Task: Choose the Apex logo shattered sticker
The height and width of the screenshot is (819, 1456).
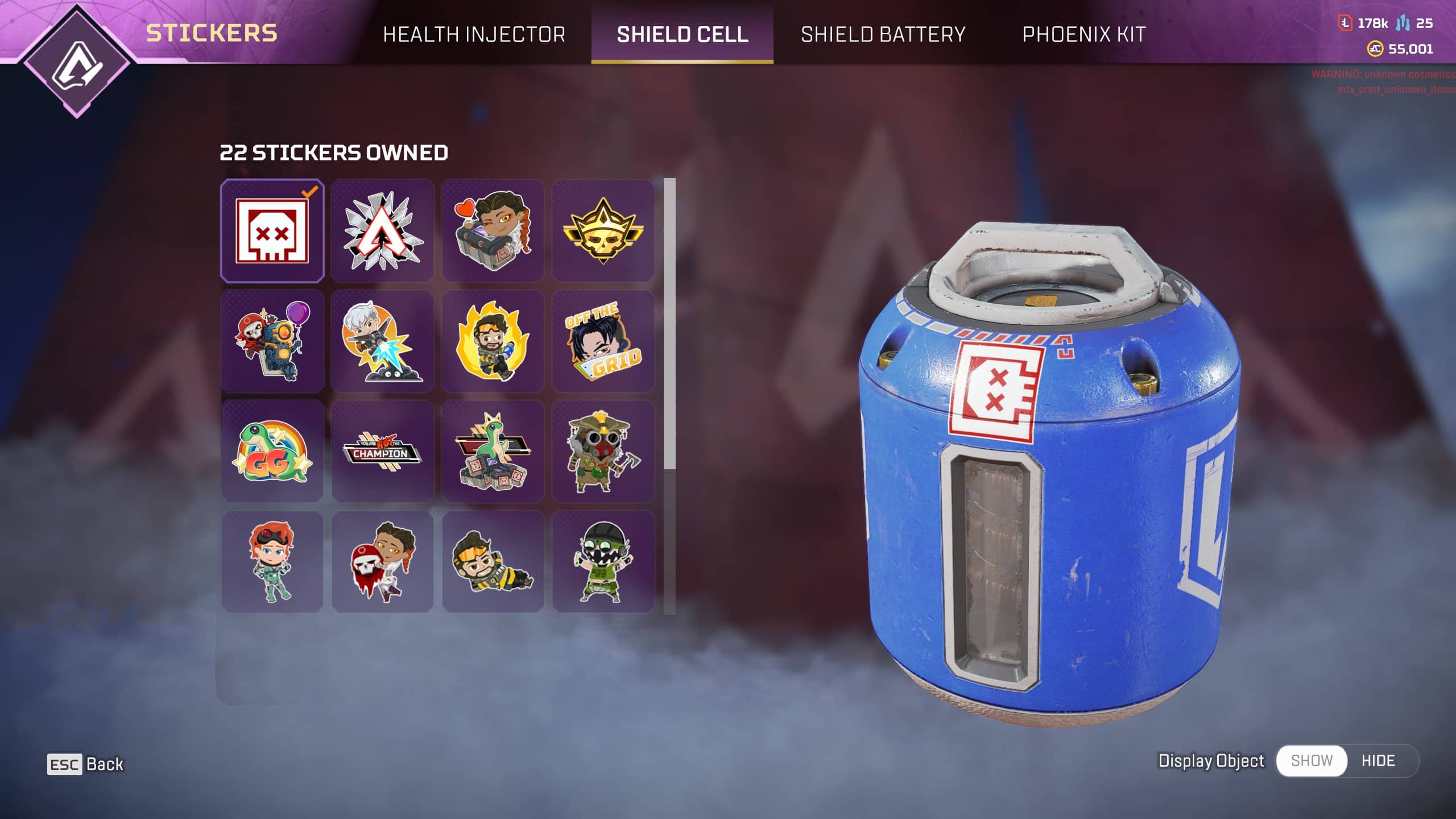Action: [383, 231]
